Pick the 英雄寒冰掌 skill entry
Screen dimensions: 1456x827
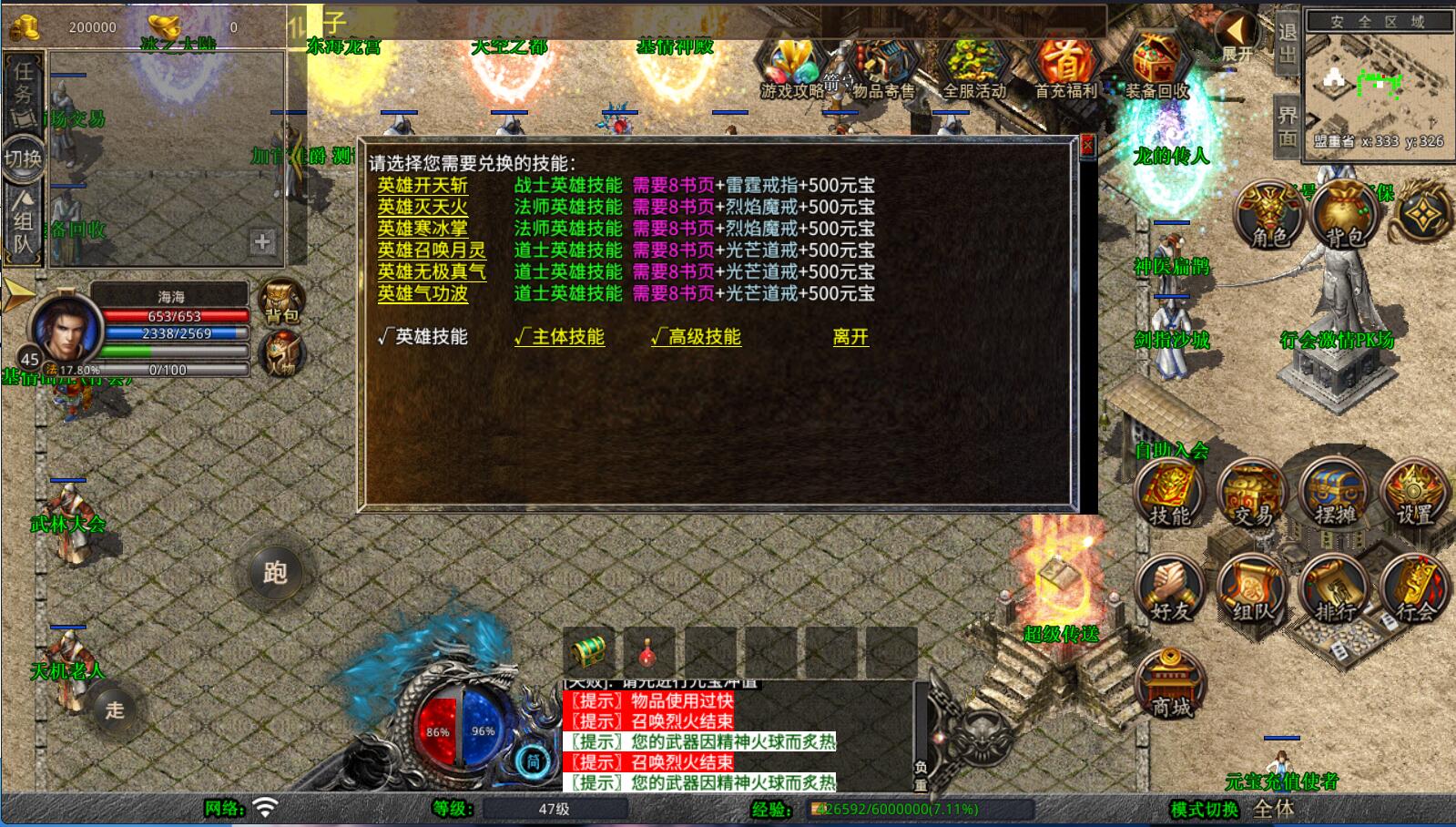423,229
